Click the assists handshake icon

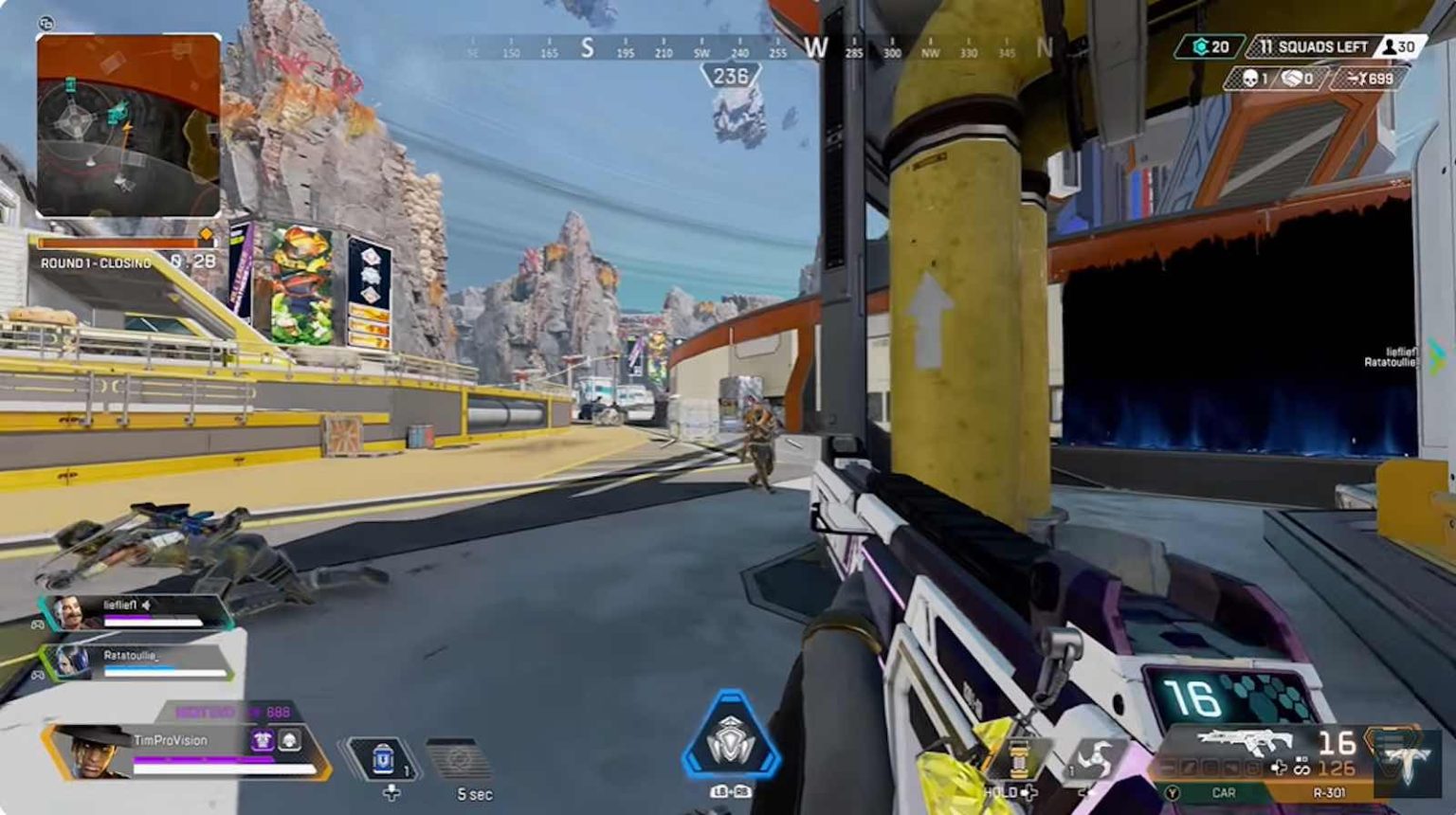pyautogui.click(x=1292, y=80)
